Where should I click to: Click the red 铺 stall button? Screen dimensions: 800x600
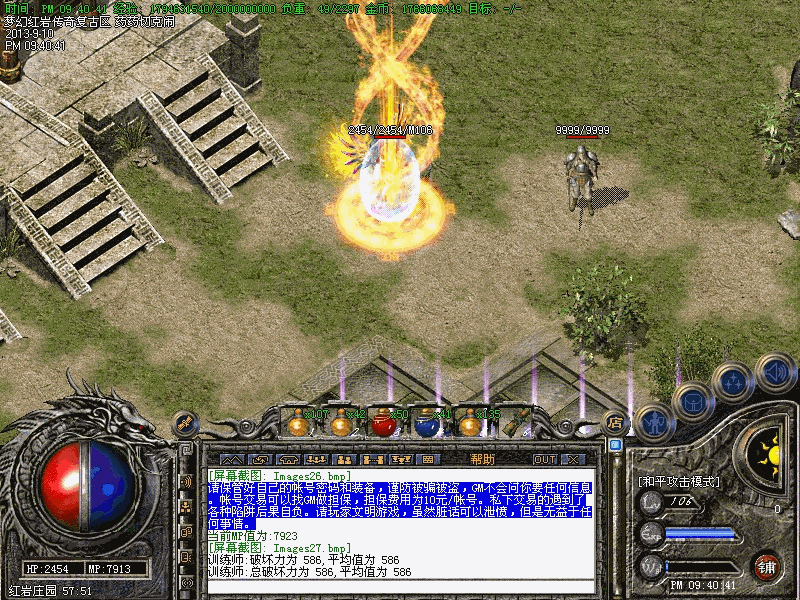pyautogui.click(x=767, y=565)
